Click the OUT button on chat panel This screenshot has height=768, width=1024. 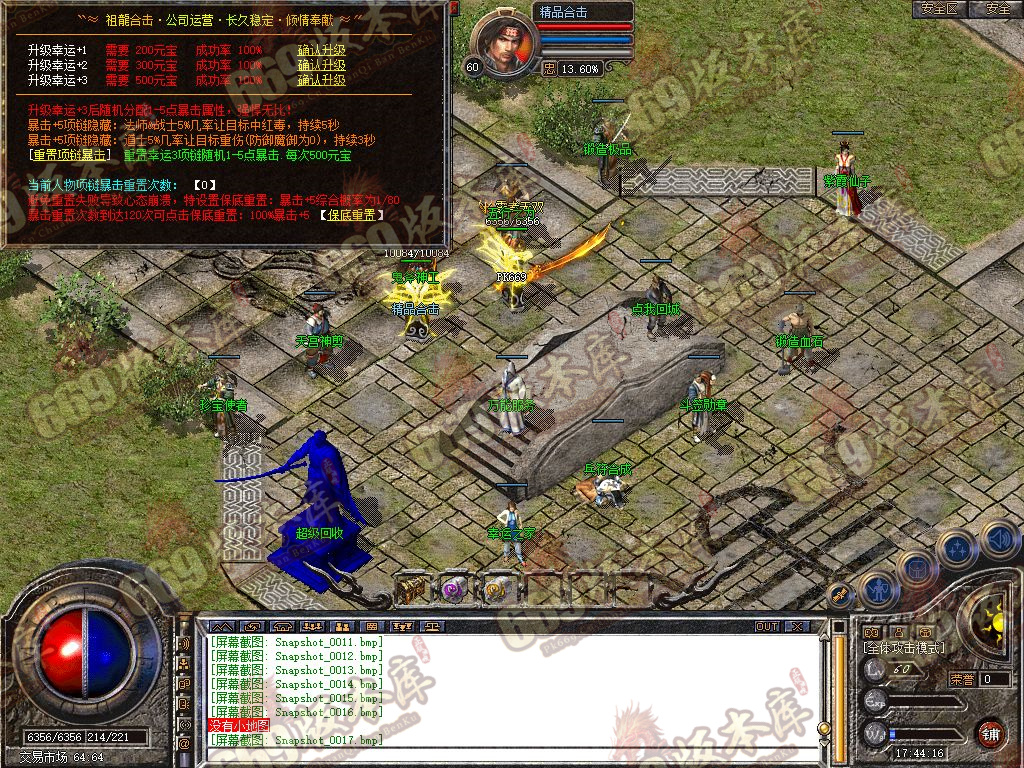[766, 627]
